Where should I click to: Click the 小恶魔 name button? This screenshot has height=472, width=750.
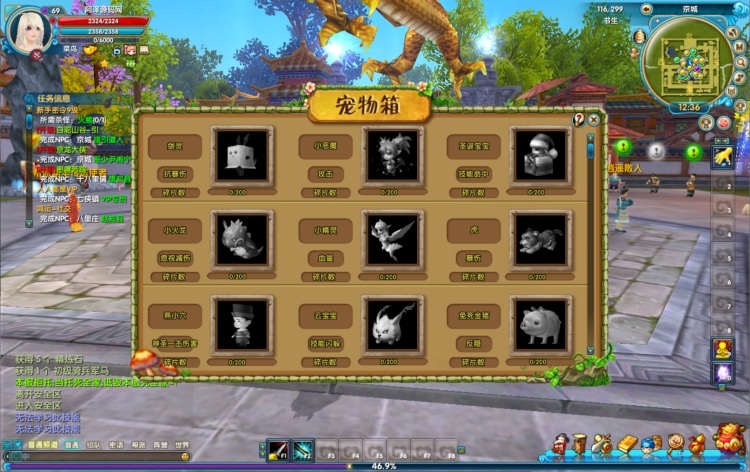point(324,146)
